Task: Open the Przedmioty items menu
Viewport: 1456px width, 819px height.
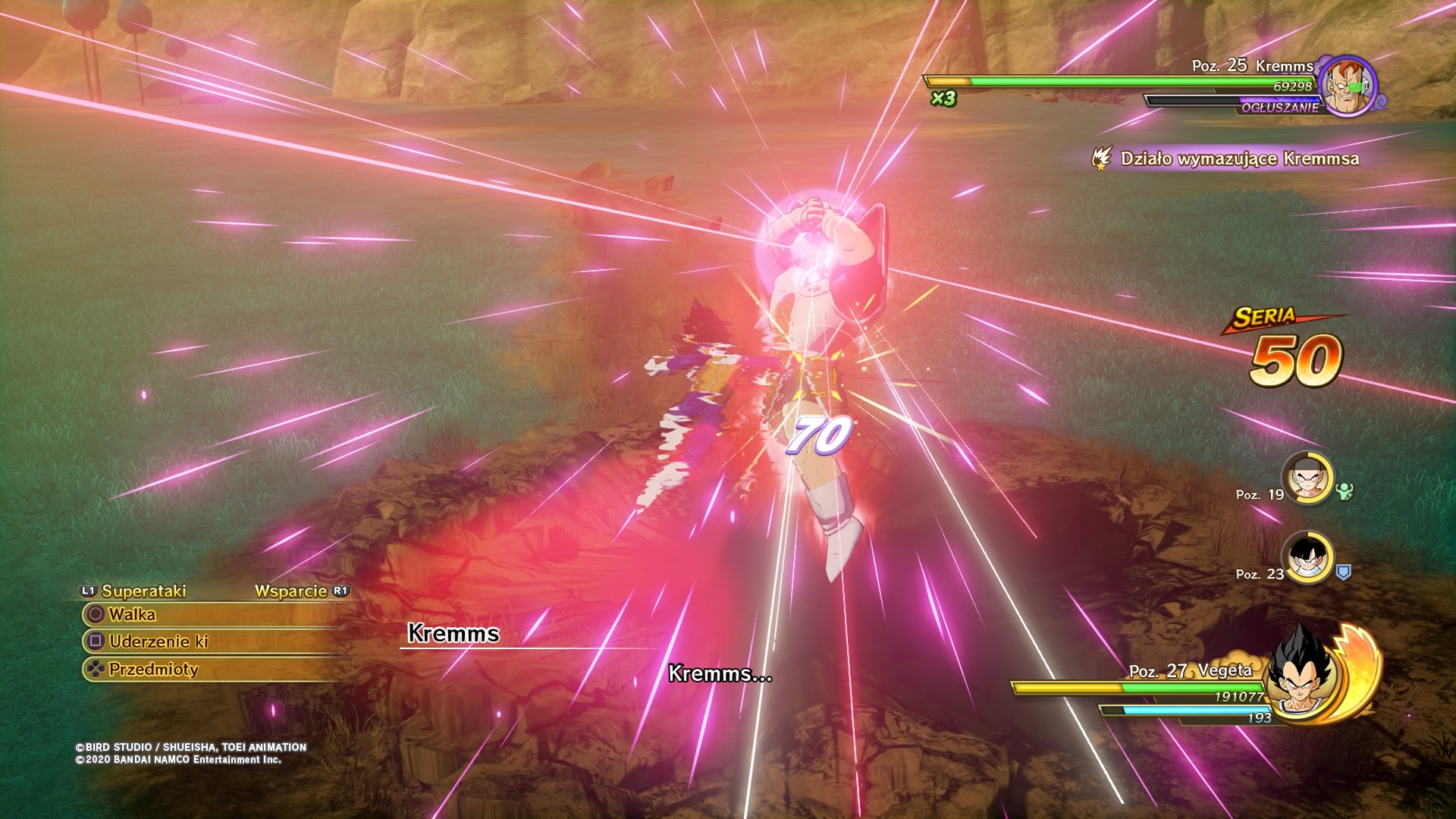Action: [152, 669]
